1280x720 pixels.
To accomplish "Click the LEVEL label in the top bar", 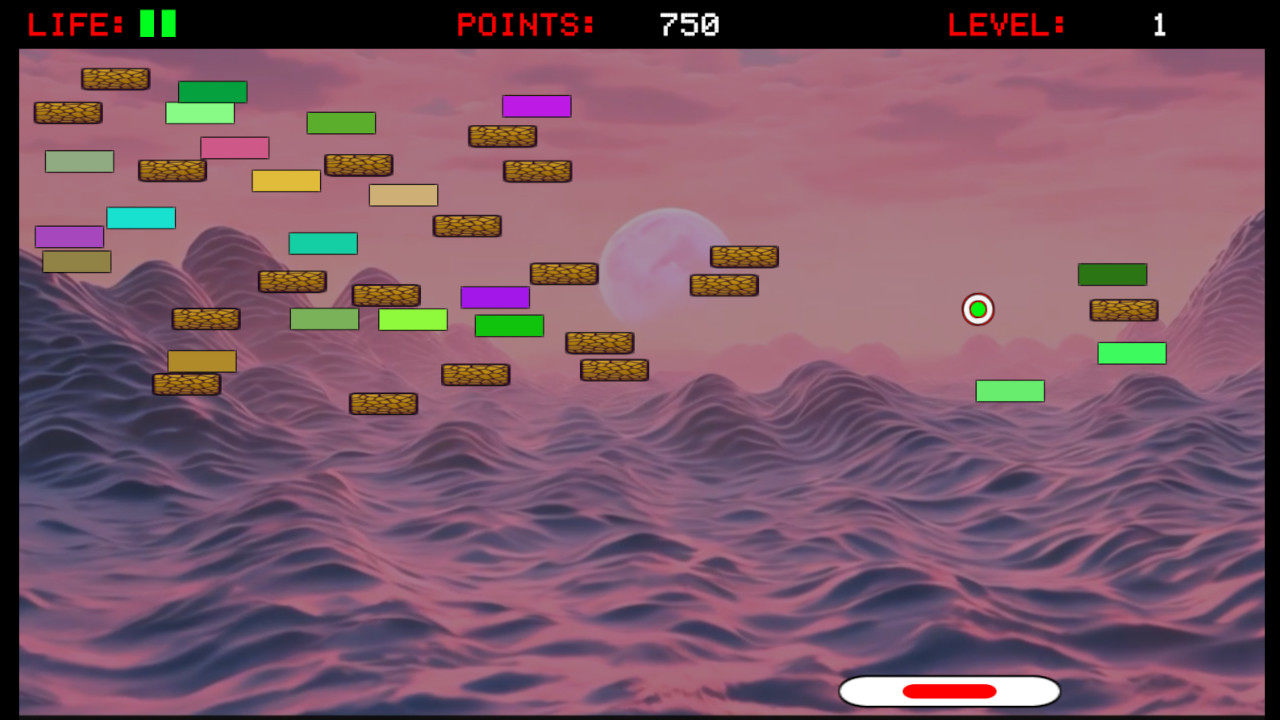I will [x=1005, y=23].
